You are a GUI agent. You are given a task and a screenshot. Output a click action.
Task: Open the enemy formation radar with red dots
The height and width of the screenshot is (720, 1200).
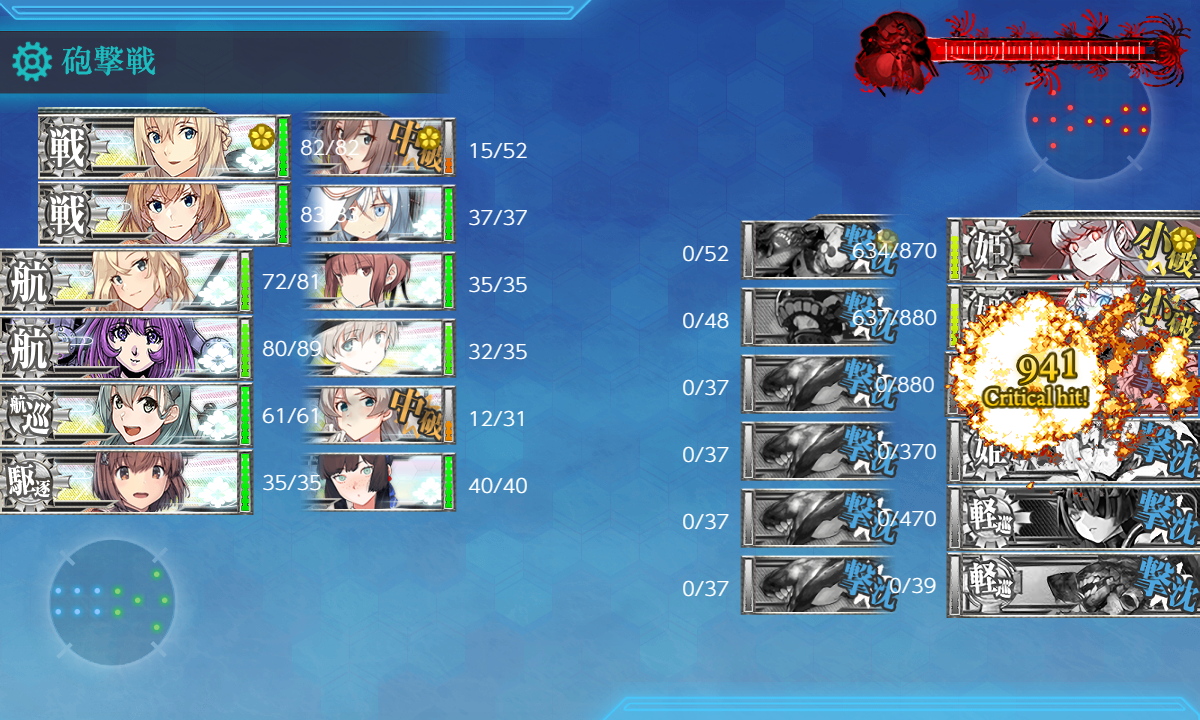point(1088,118)
